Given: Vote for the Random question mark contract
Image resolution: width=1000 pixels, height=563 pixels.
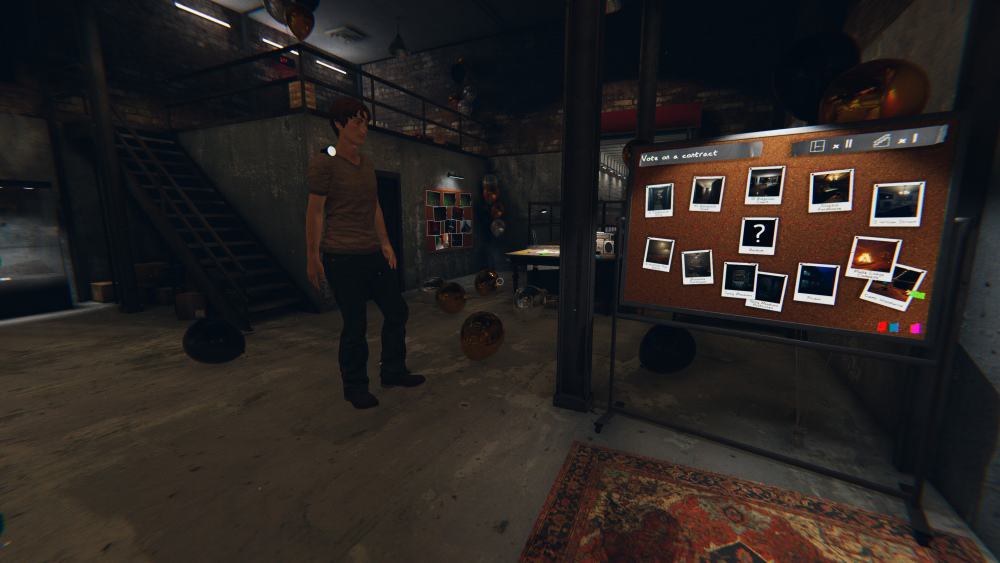Looking at the screenshot, I should [758, 236].
